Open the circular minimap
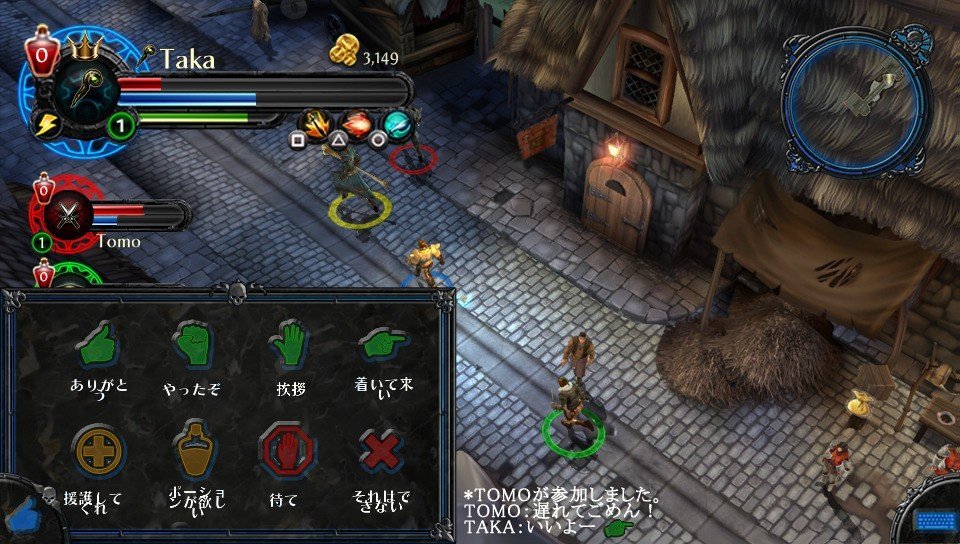This screenshot has width=960, height=544. (858, 100)
